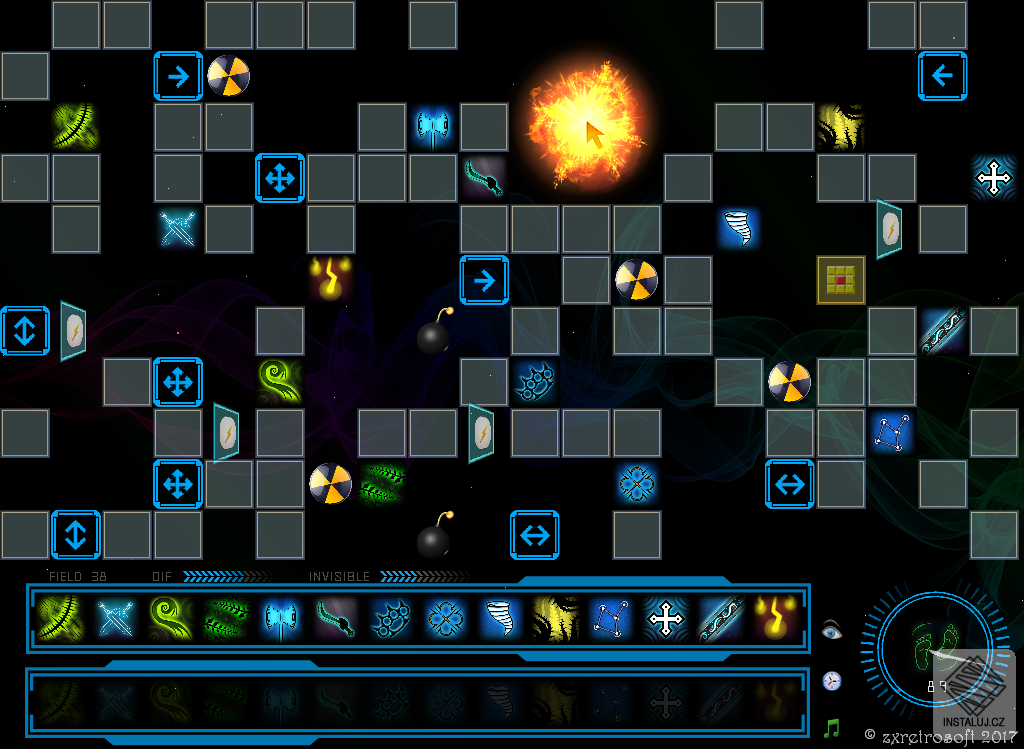
Task: Toggle the eye visibility icon
Action: [831, 630]
